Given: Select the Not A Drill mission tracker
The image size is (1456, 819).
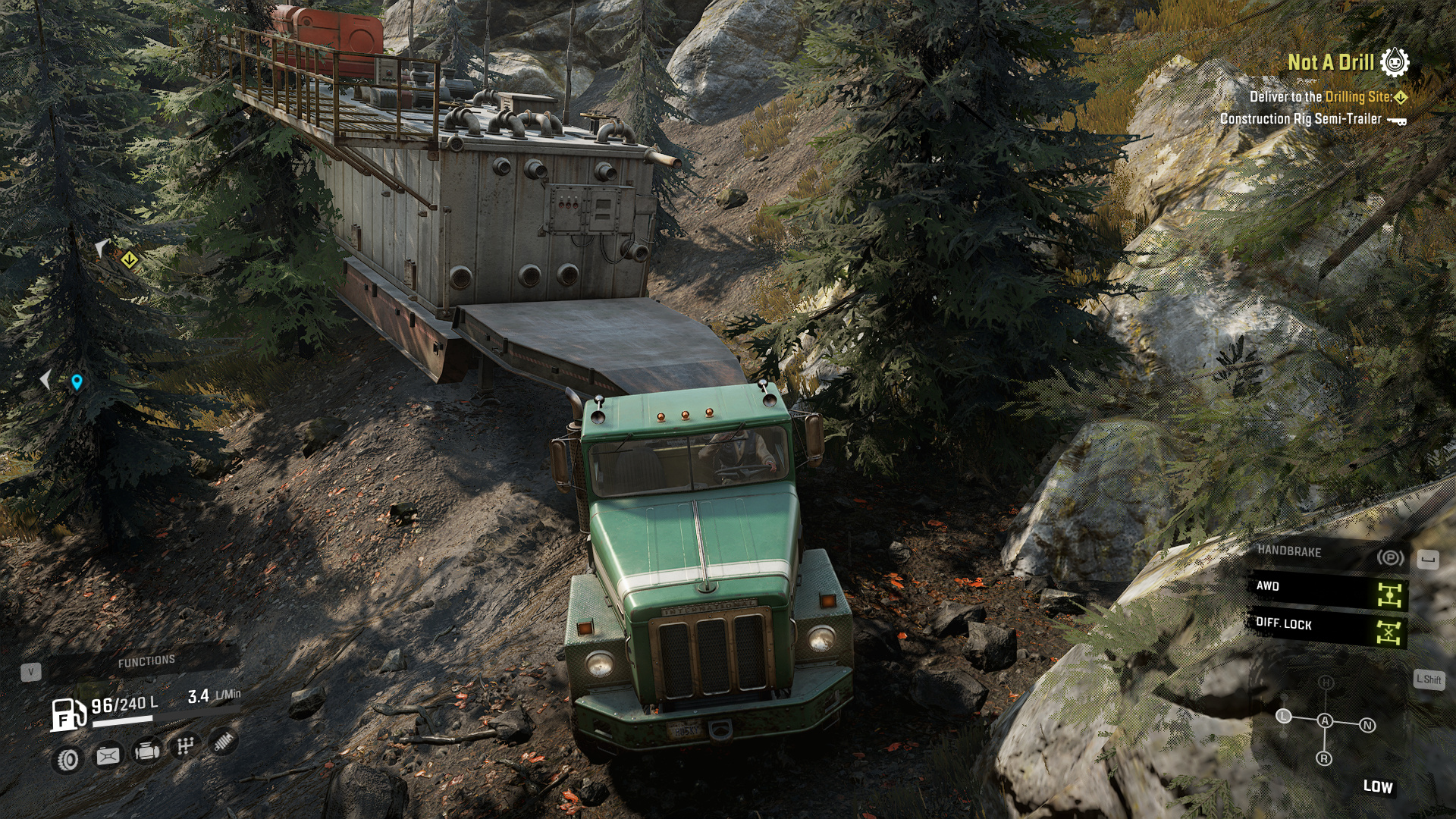Looking at the screenshot, I should click(x=1331, y=62).
